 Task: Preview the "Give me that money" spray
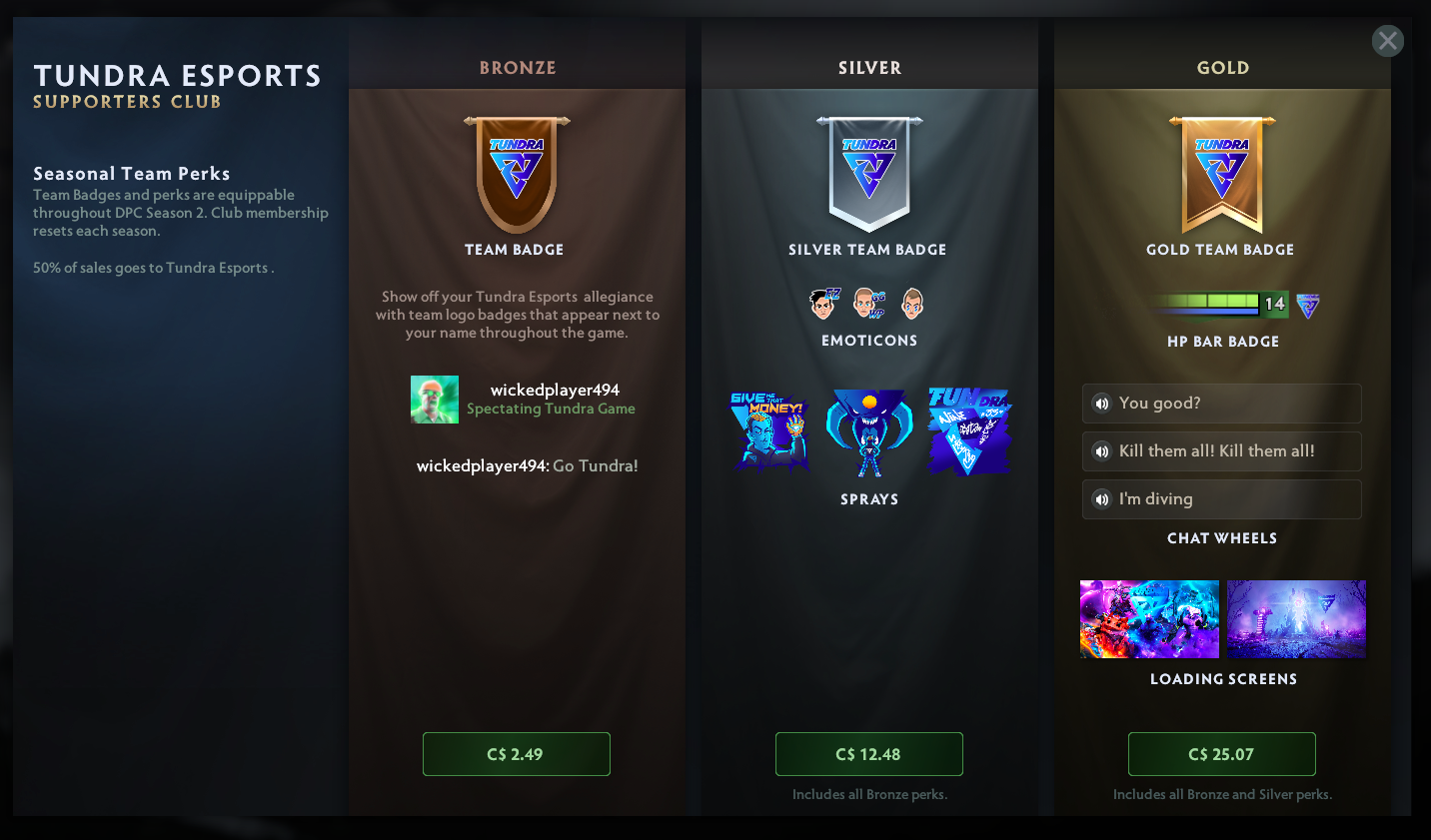point(768,431)
